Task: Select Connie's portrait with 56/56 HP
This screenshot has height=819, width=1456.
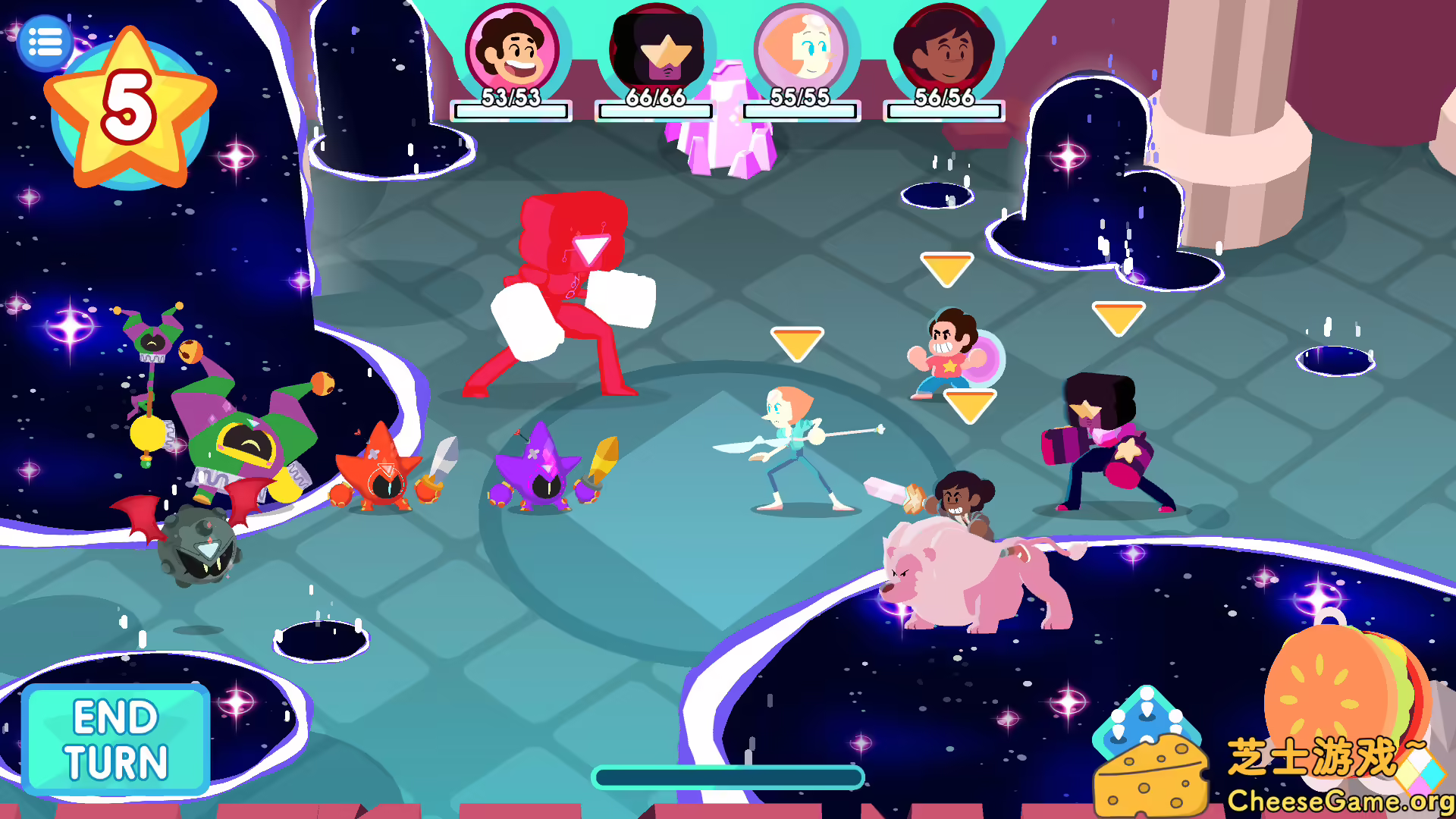Action: 943,49
